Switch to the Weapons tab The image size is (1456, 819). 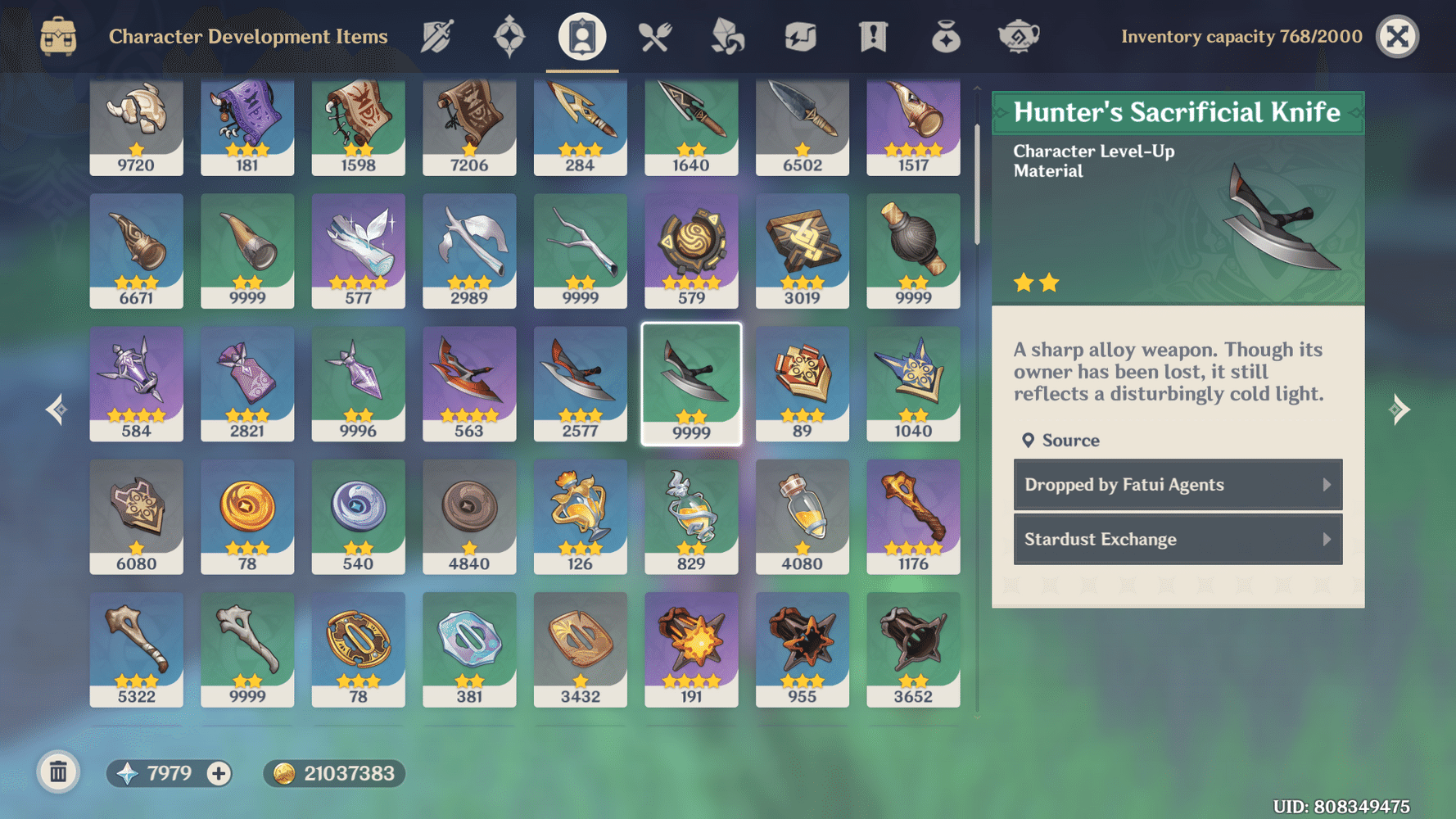(x=437, y=37)
